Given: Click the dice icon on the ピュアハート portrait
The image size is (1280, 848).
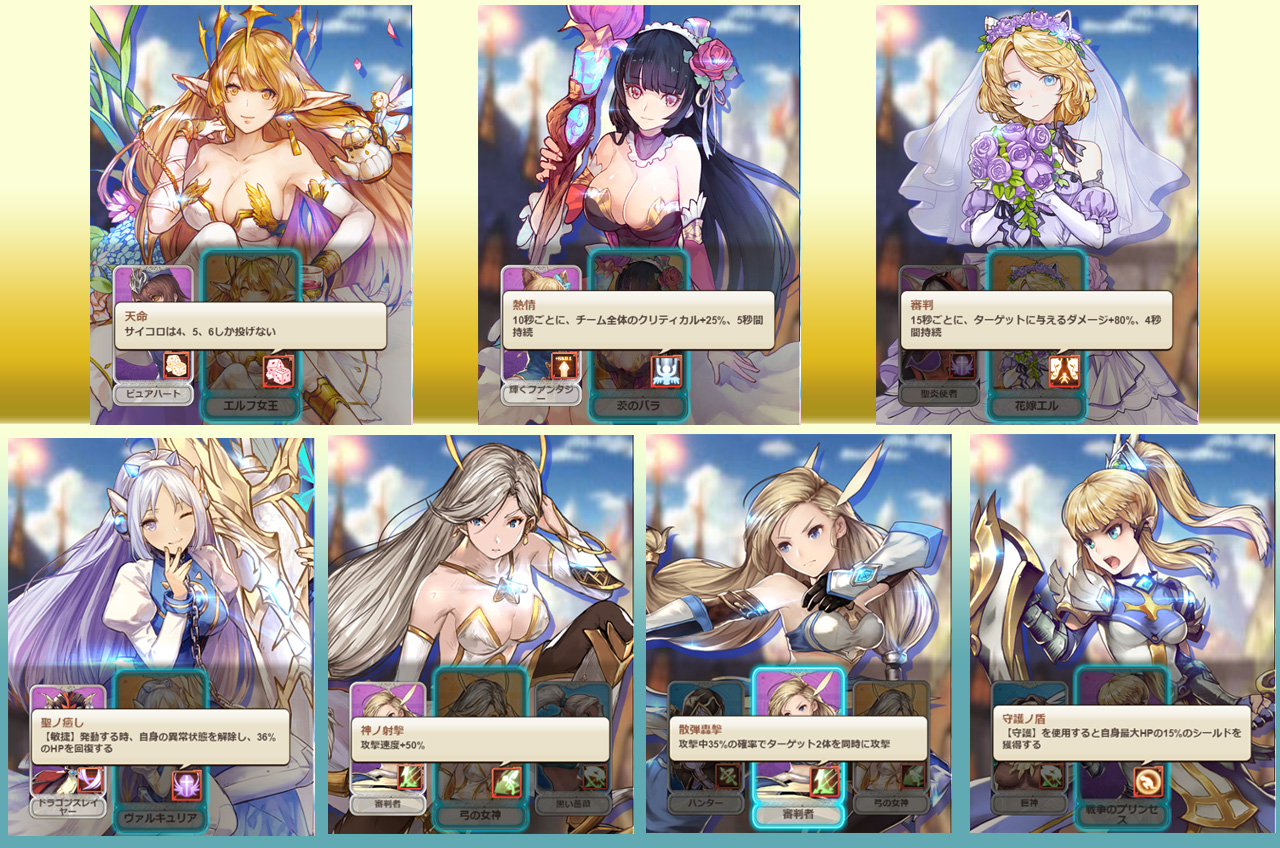Looking at the screenshot, I should click(x=177, y=366).
